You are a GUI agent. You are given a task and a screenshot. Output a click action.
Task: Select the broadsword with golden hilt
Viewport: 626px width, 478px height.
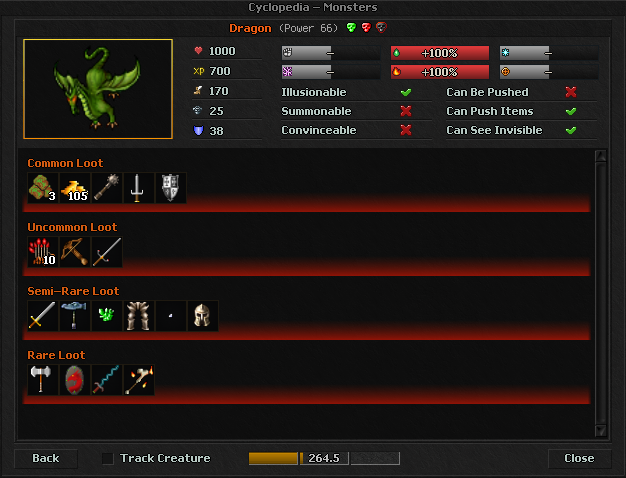pyautogui.click(x=43, y=316)
